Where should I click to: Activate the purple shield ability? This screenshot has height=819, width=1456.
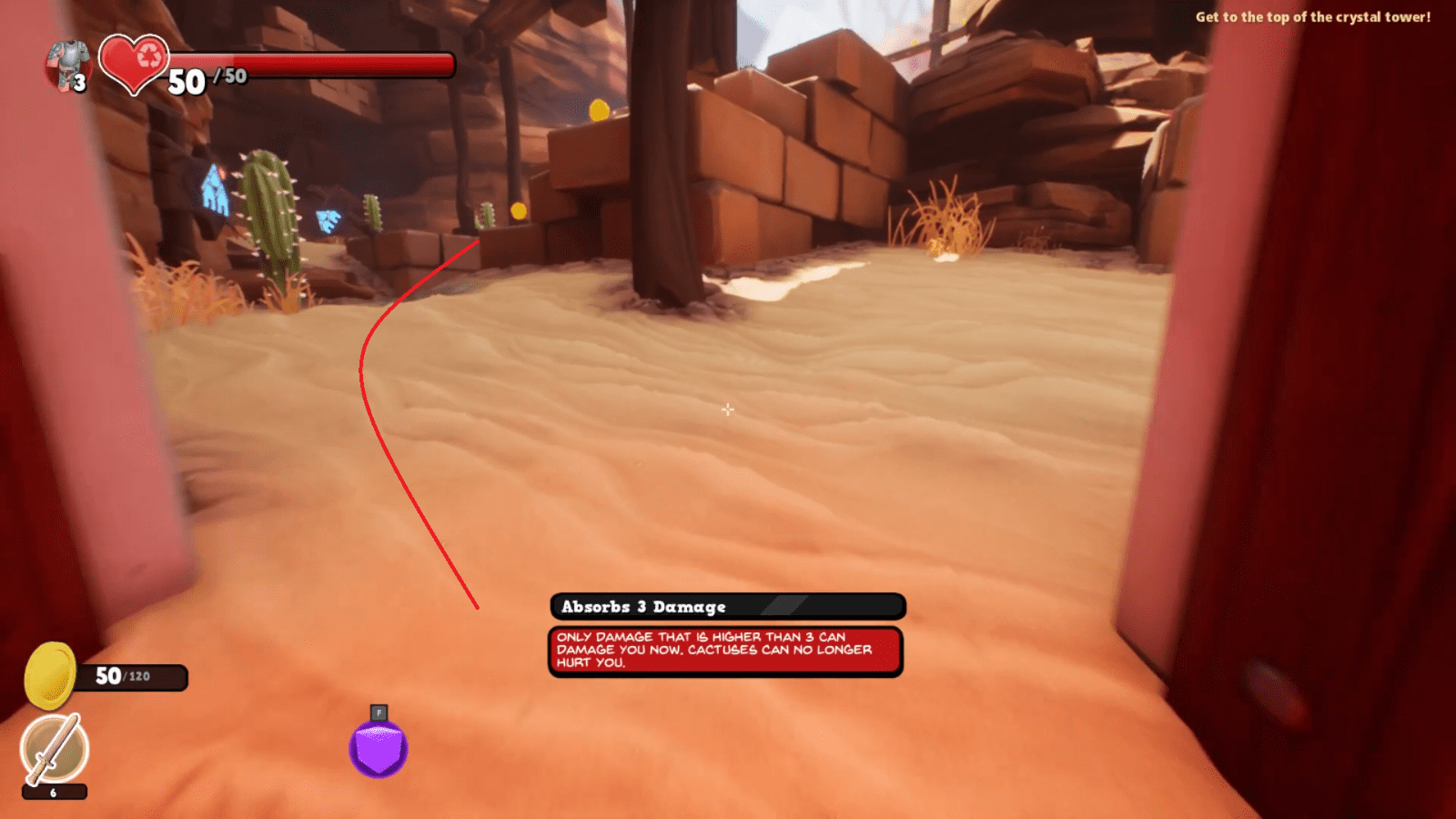click(x=378, y=748)
